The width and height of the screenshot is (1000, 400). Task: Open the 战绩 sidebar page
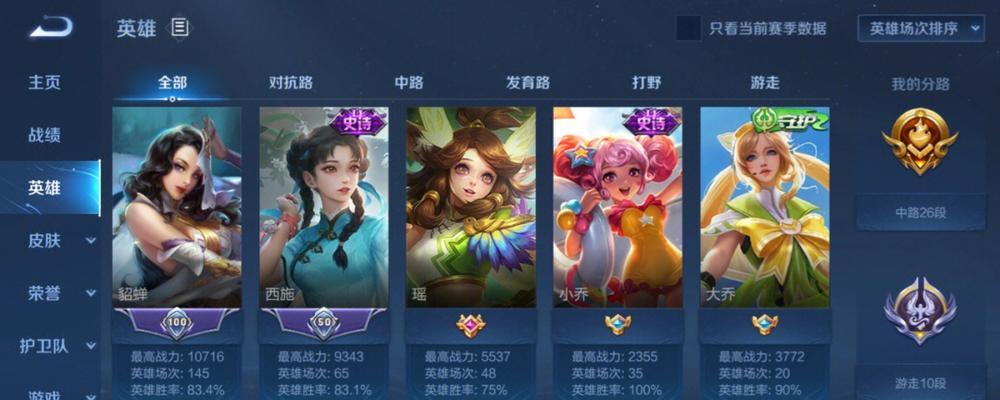click(x=44, y=135)
